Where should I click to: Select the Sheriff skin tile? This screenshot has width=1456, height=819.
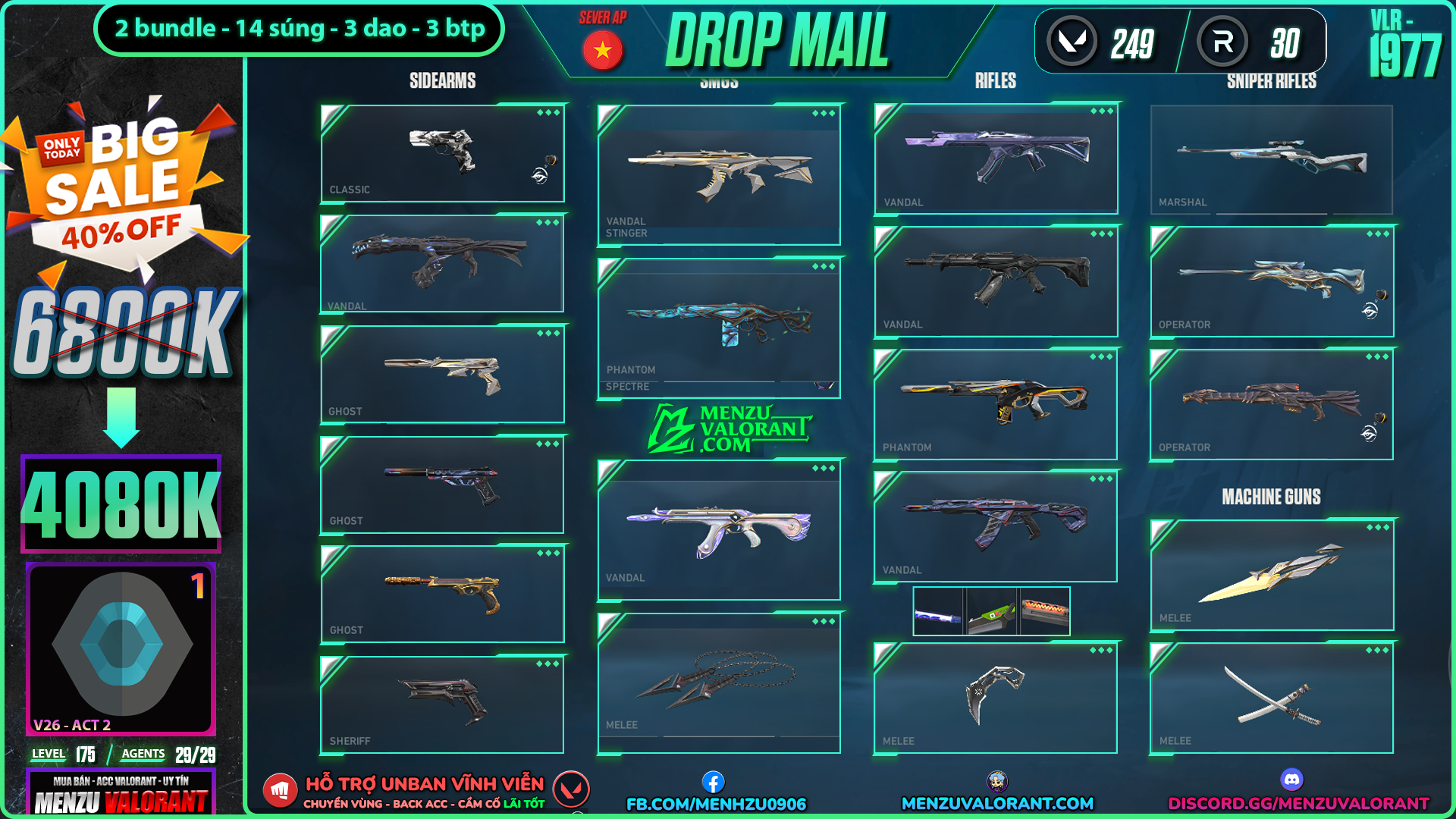[x=442, y=704]
